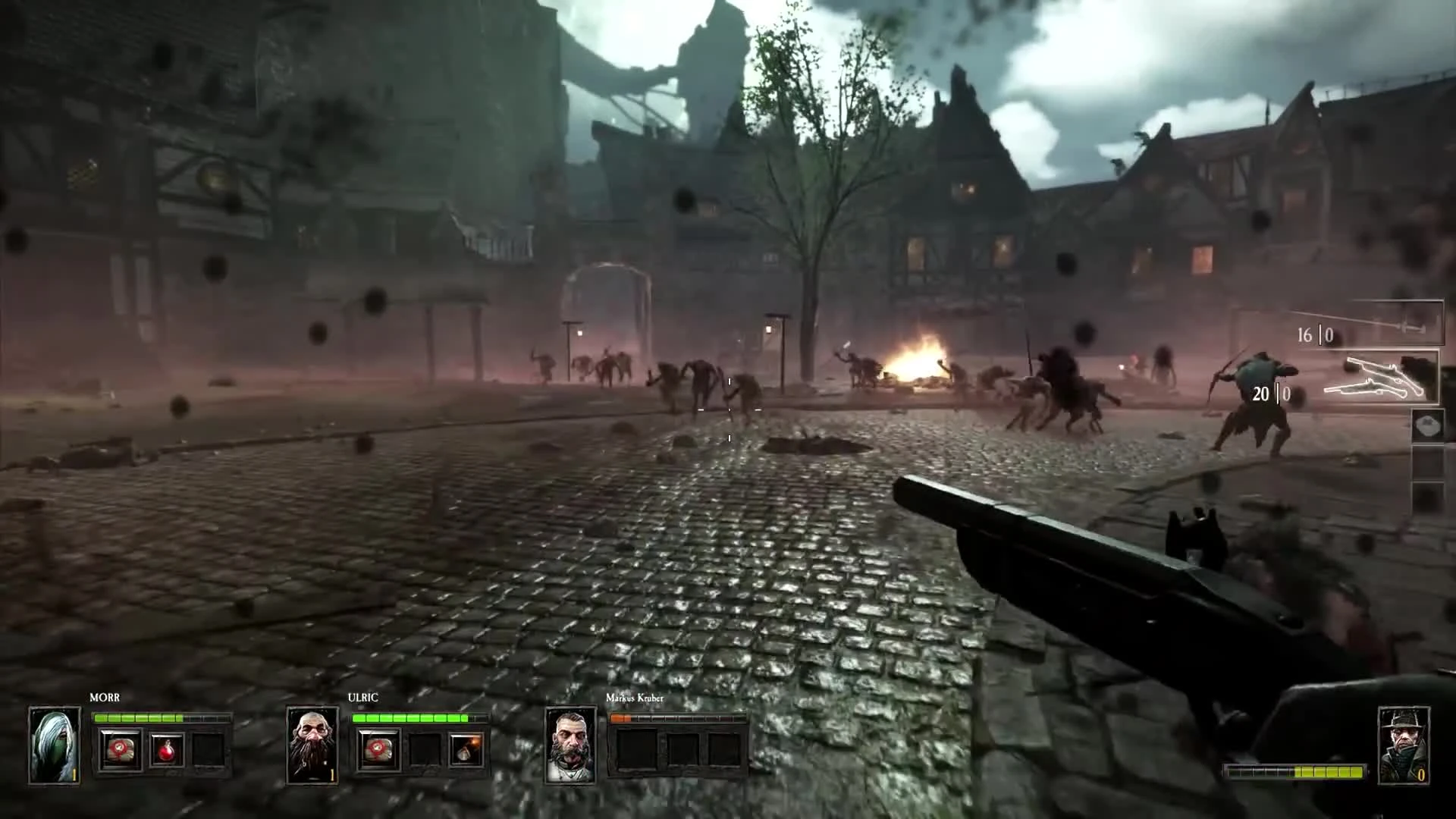Image resolution: width=1456 pixels, height=819 pixels.
Task: Click MORR's red healing potion icon
Action: click(167, 751)
